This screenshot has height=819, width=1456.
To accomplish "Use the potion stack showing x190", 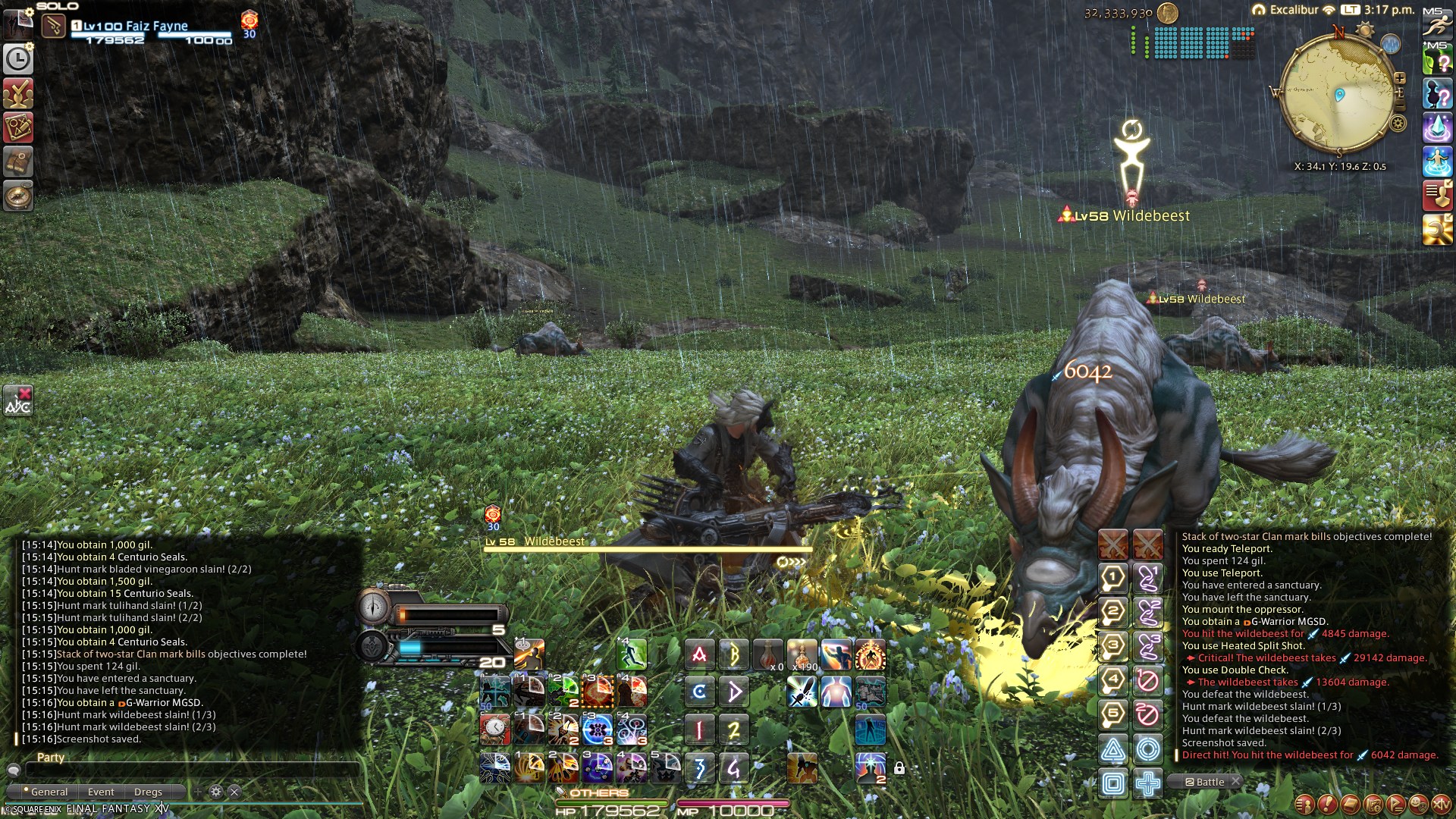I will click(x=802, y=654).
